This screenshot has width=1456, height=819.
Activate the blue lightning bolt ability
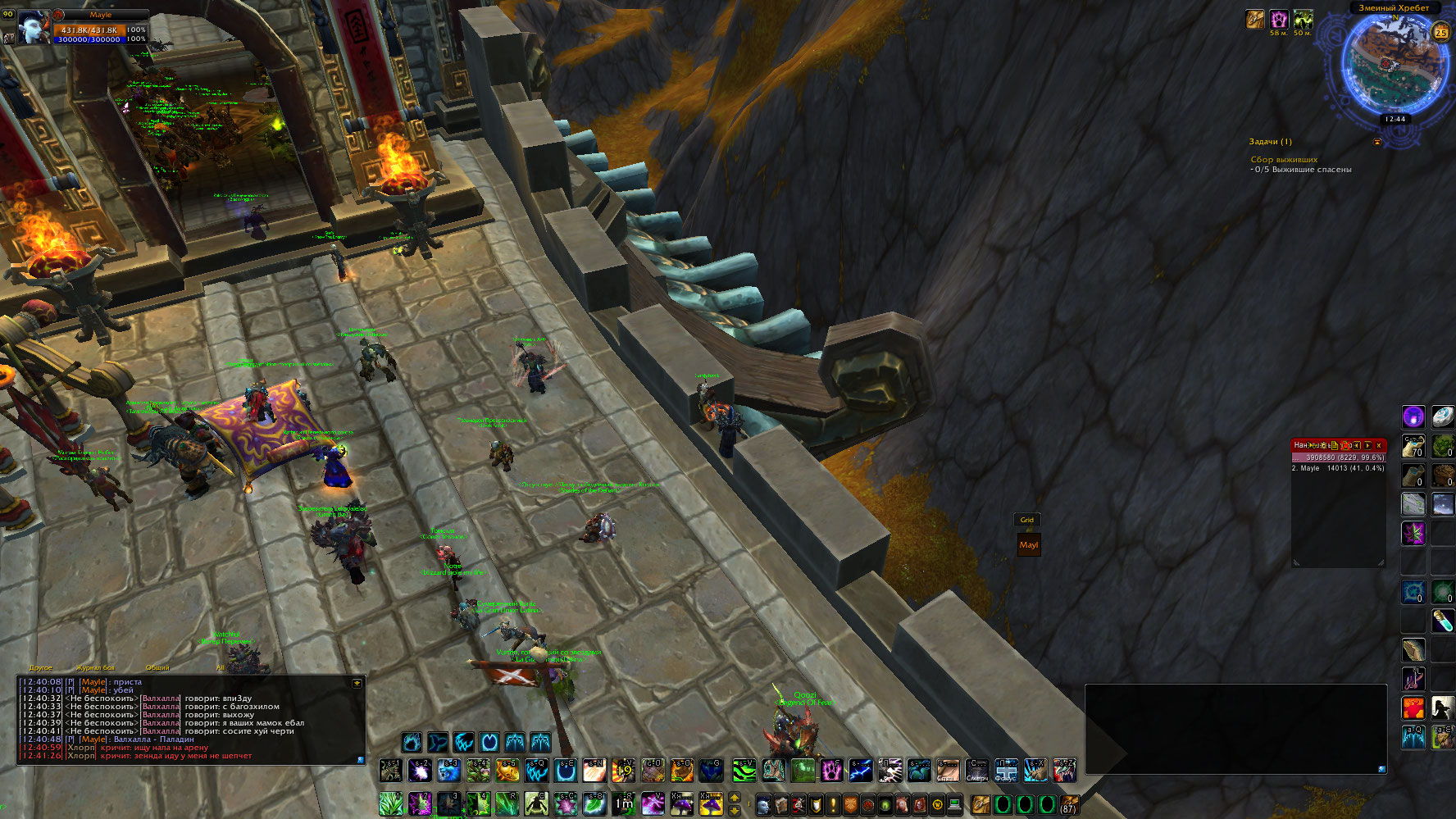pyautogui.click(x=860, y=771)
